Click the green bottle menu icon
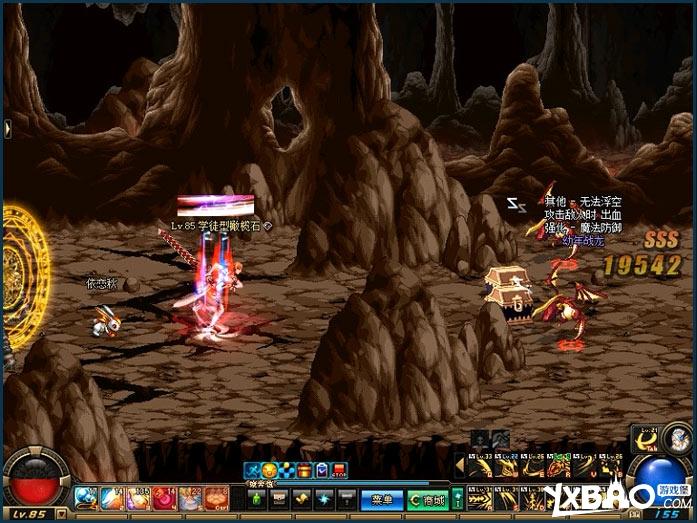The width and height of the screenshot is (697, 523). (256, 498)
